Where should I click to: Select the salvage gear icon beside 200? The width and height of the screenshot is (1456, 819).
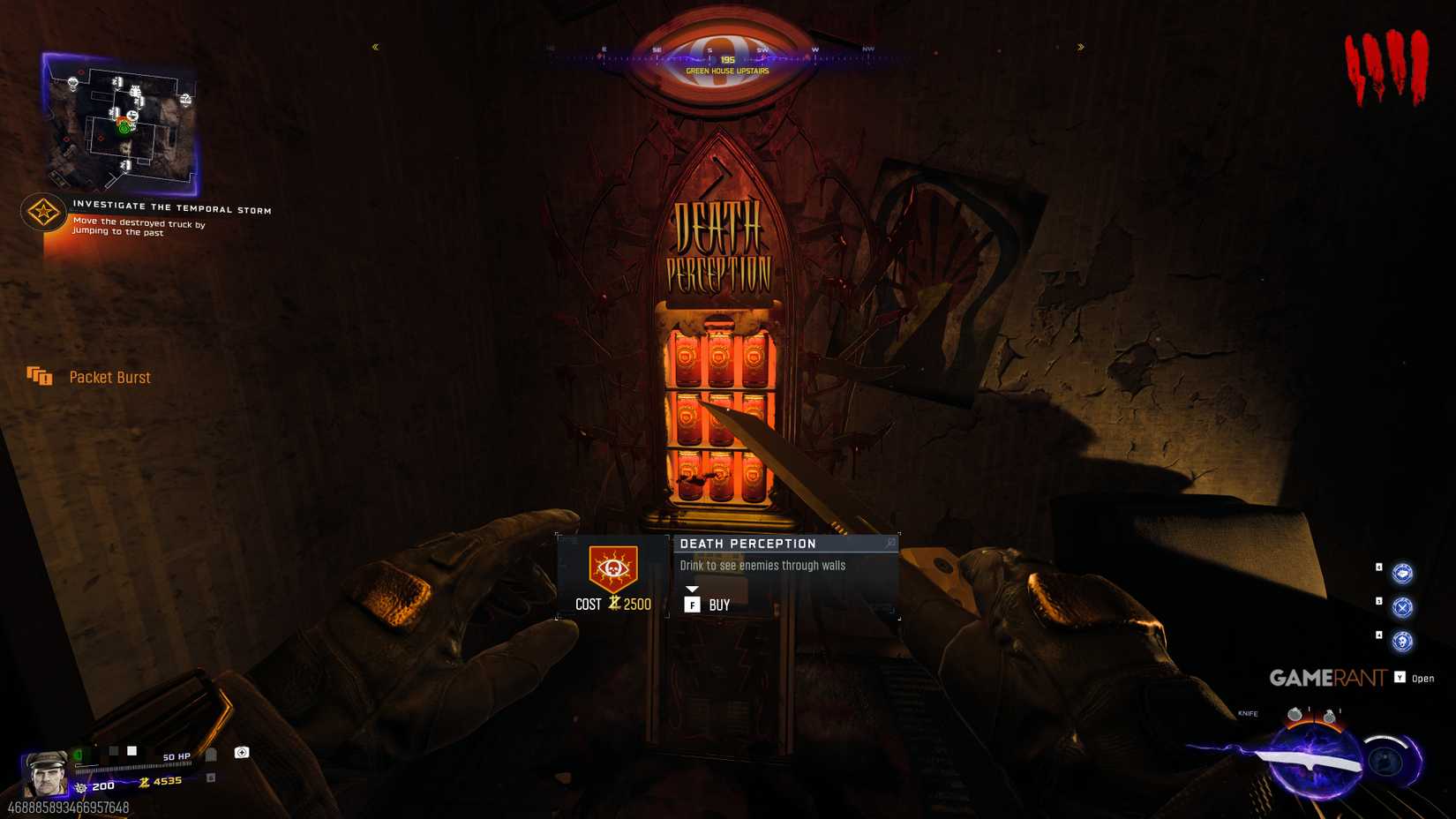(80, 786)
